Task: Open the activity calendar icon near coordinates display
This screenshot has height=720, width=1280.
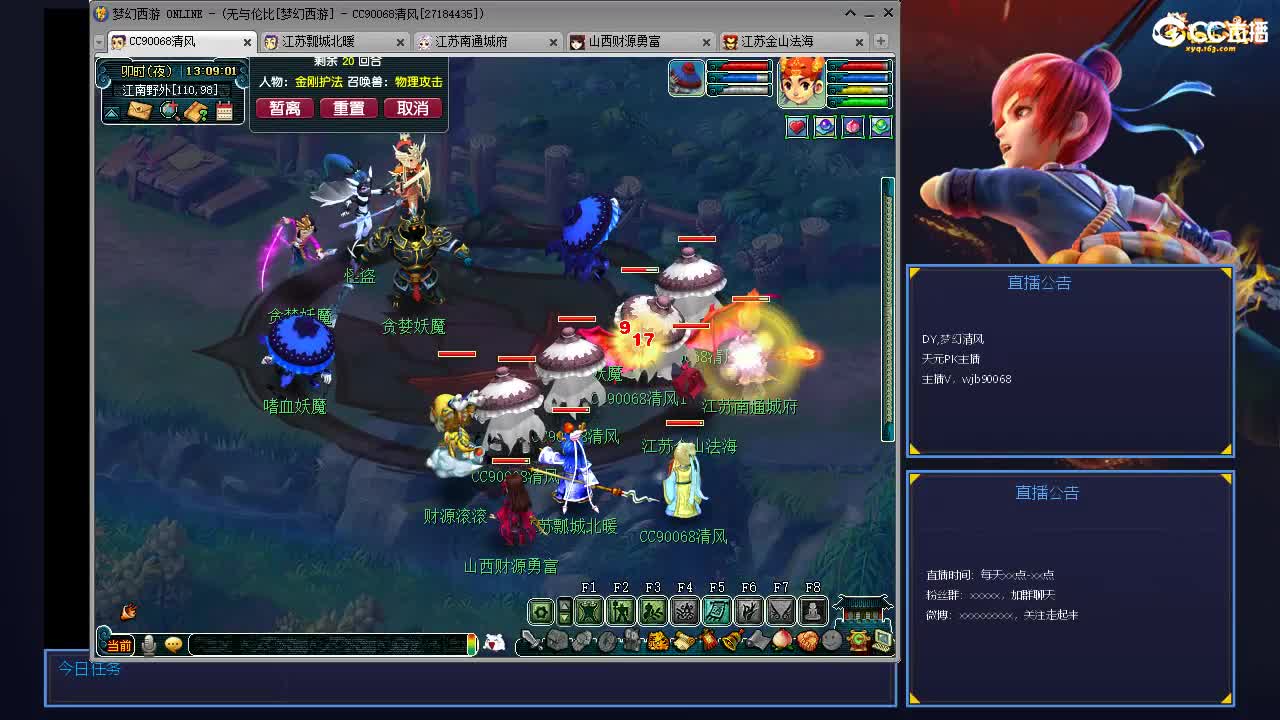Action: (224, 111)
